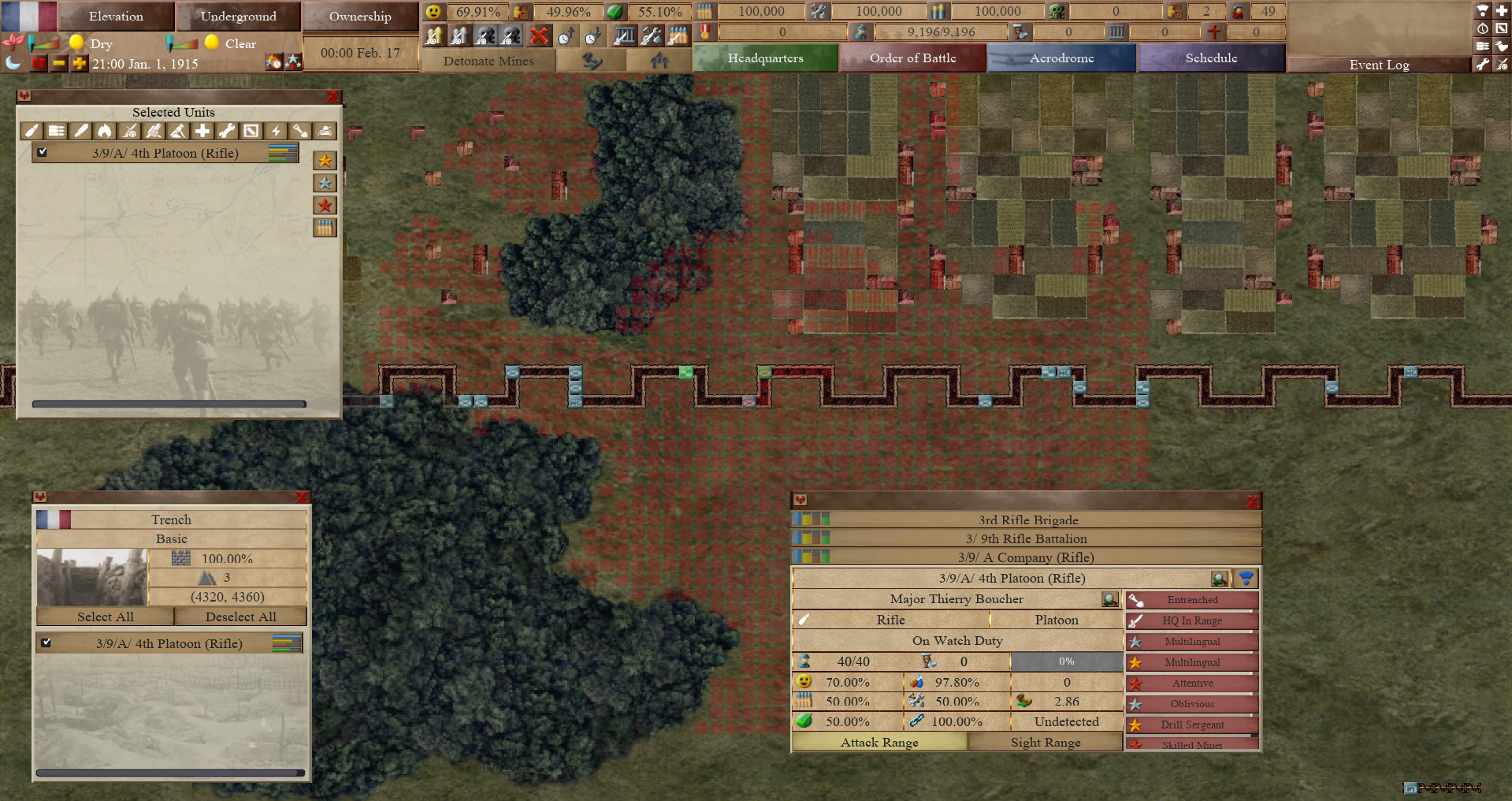
Task: Click the Detonate Mines button
Action: tap(489, 61)
